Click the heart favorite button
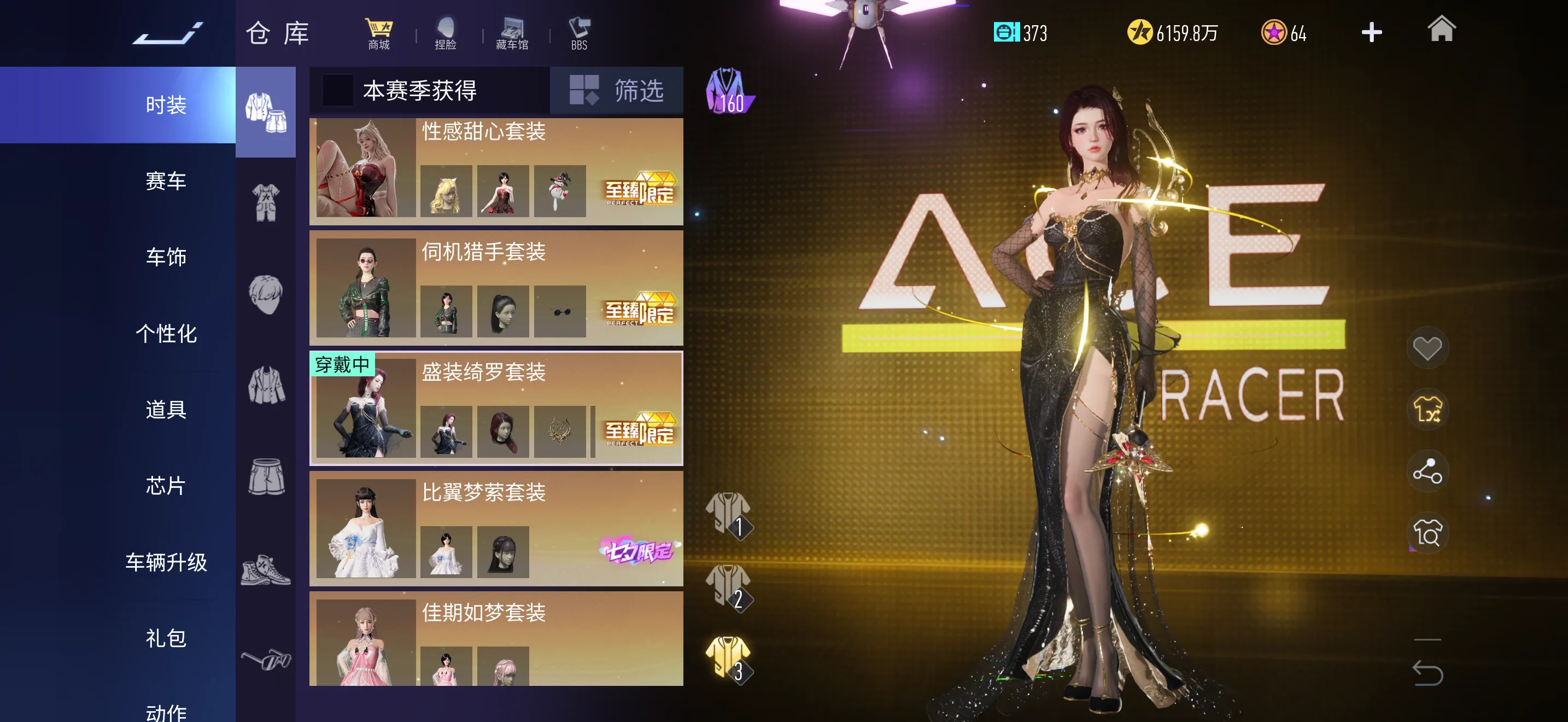The image size is (1568, 722). coord(1427,348)
